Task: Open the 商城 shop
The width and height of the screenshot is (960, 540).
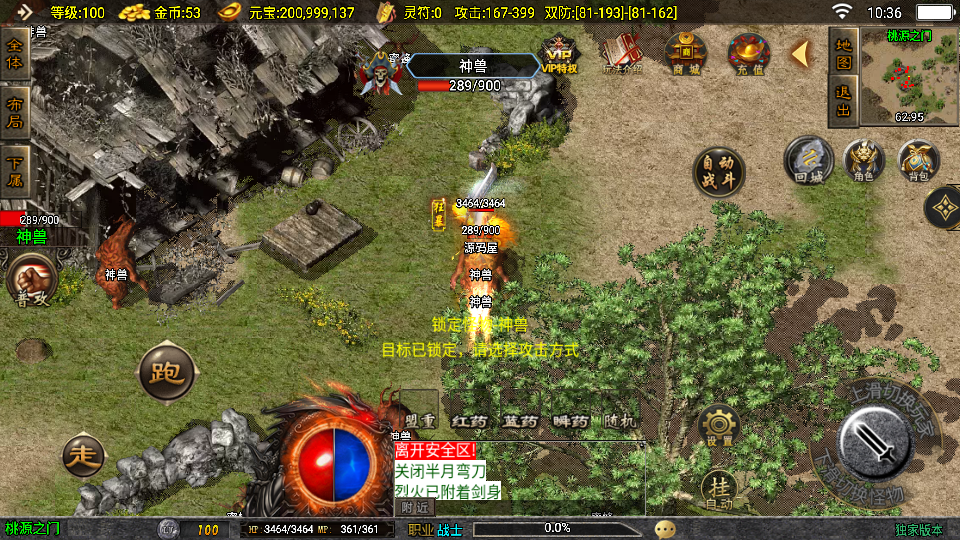Action: point(686,54)
